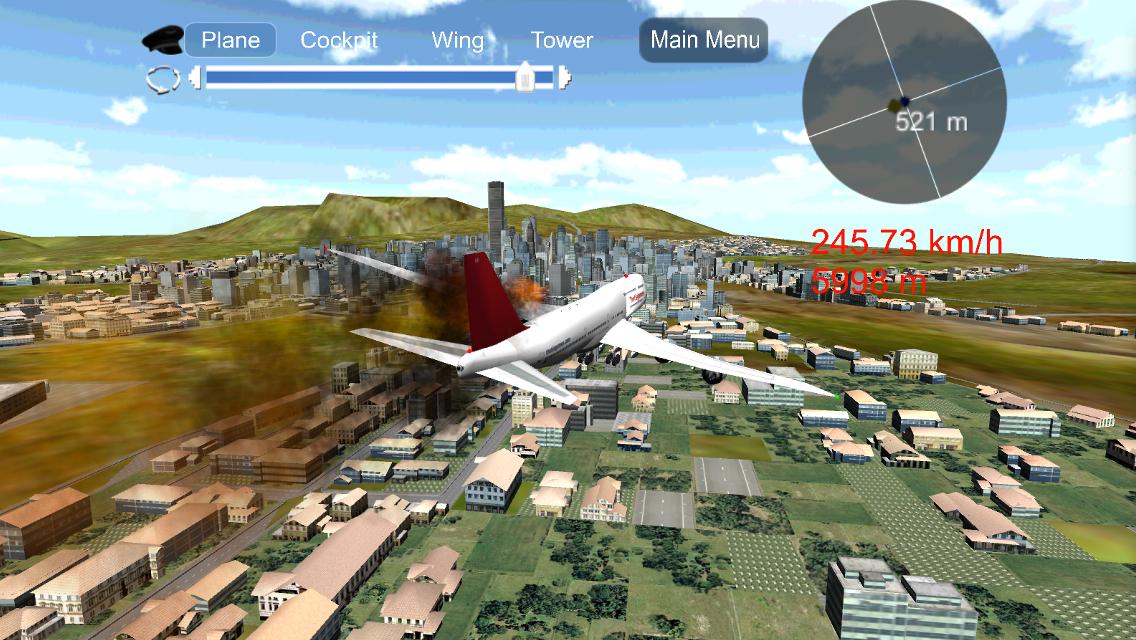Select the Cockpit camera view
Image resolution: width=1136 pixels, height=640 pixels.
pos(339,40)
